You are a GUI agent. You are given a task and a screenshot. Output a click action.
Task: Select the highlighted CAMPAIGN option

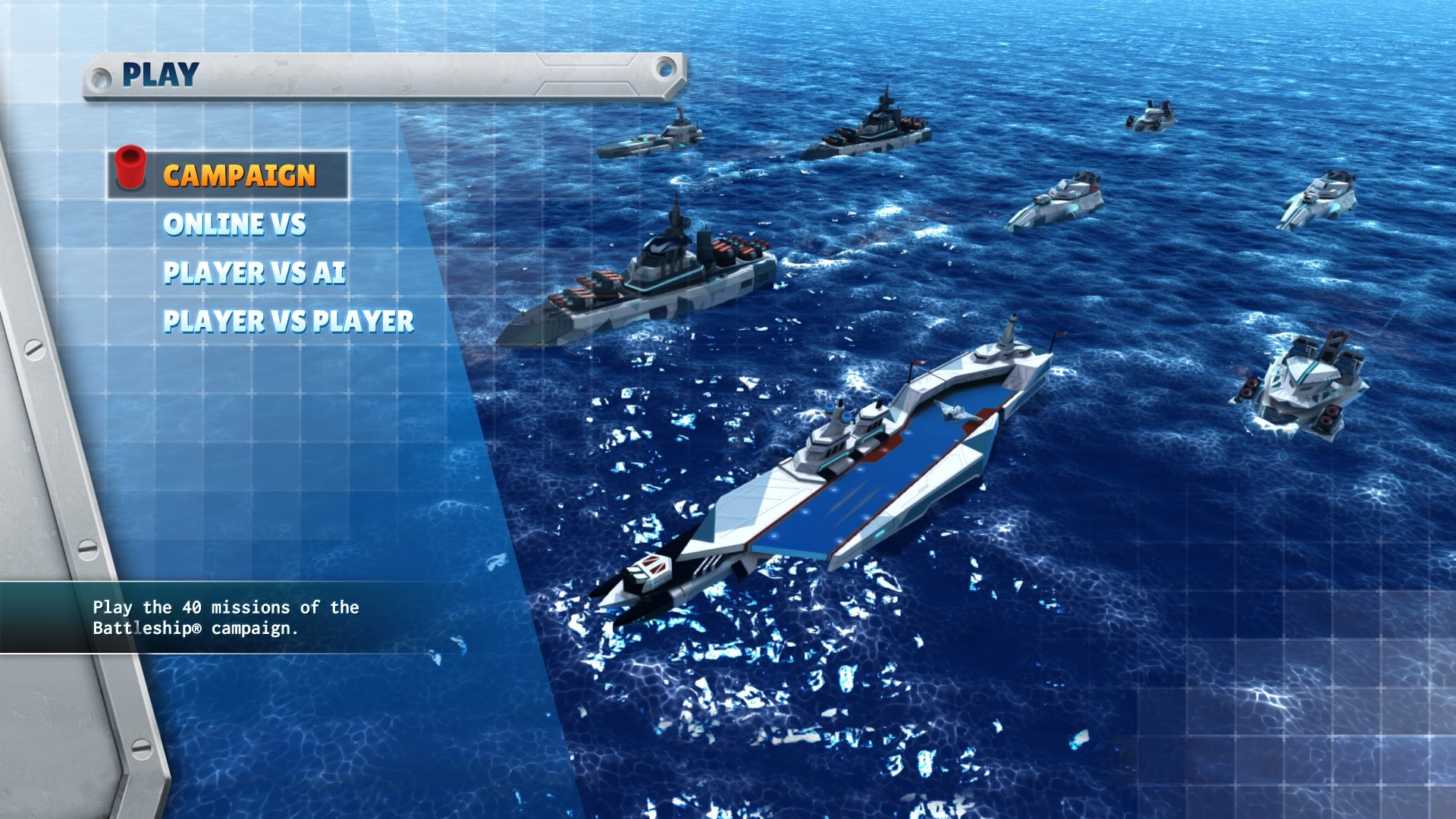[x=239, y=173]
